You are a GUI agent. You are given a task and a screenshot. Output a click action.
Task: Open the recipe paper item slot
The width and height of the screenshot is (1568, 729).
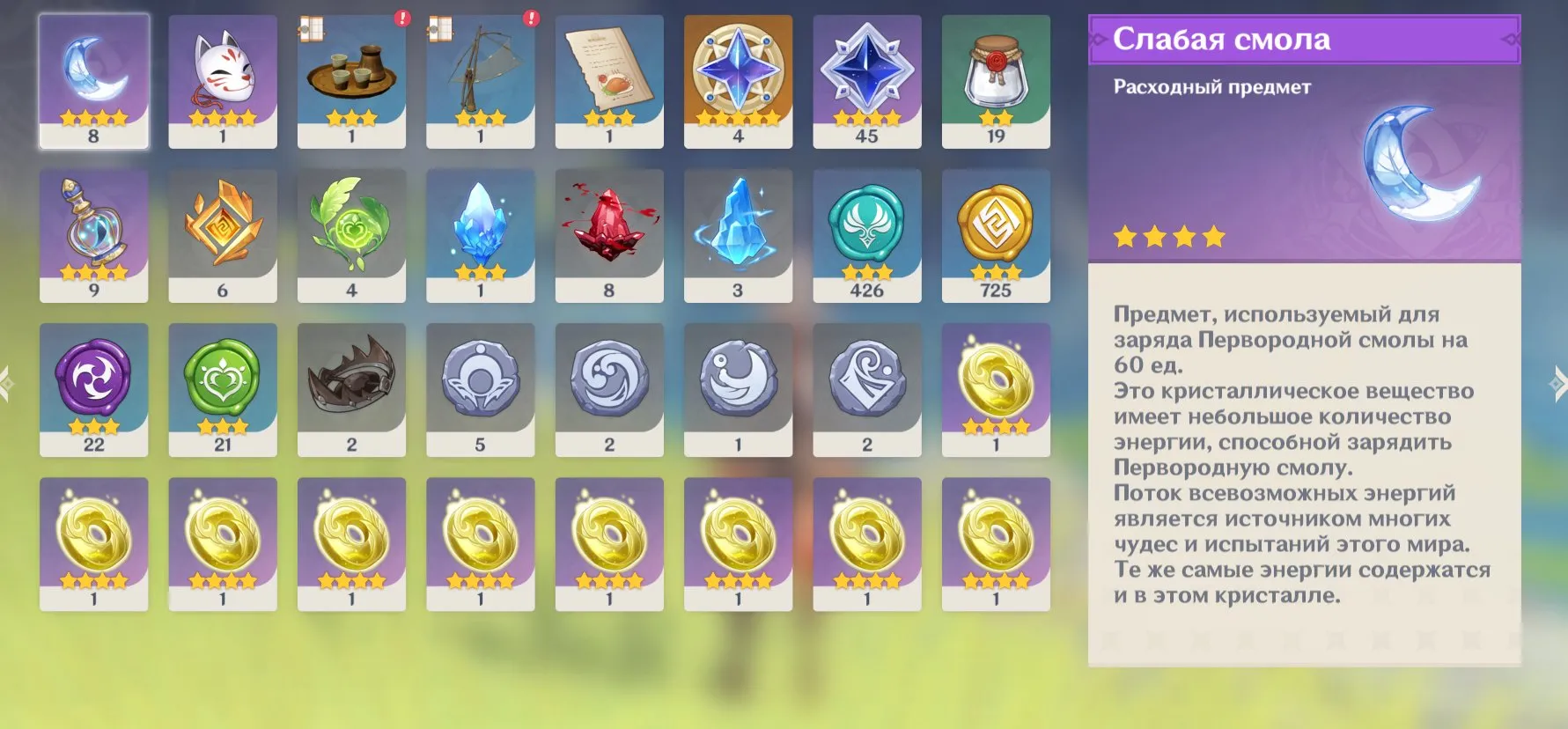point(609,80)
